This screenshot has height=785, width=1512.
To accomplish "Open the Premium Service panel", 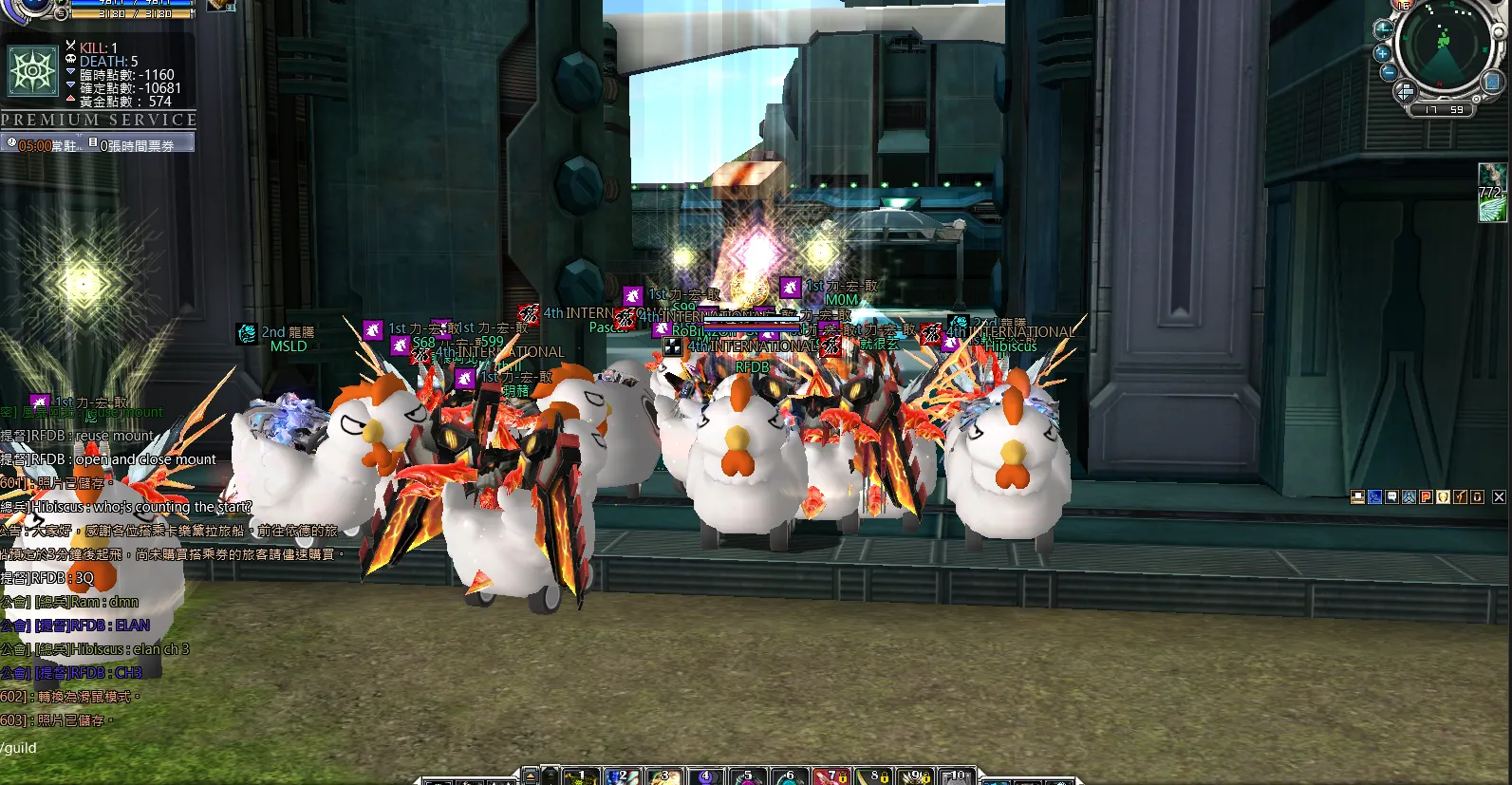I will [x=99, y=120].
